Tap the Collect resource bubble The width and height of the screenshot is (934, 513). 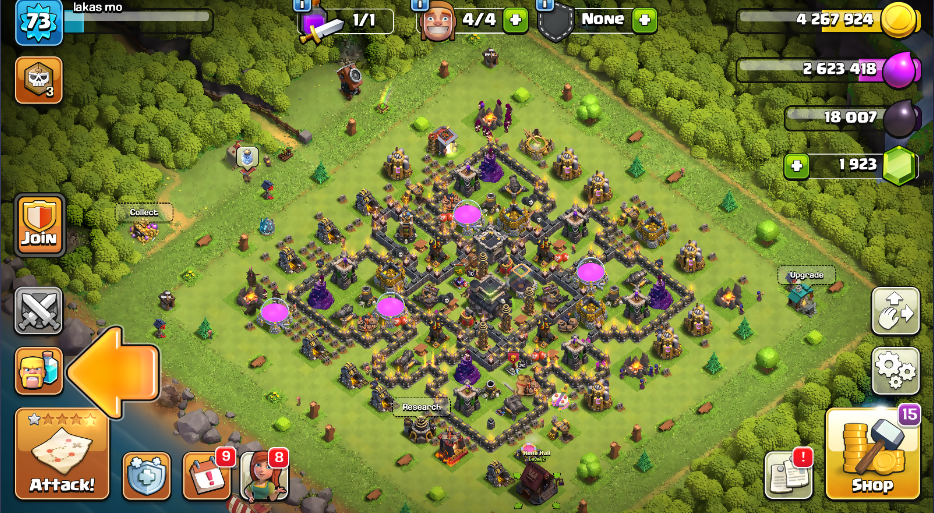[x=144, y=212]
